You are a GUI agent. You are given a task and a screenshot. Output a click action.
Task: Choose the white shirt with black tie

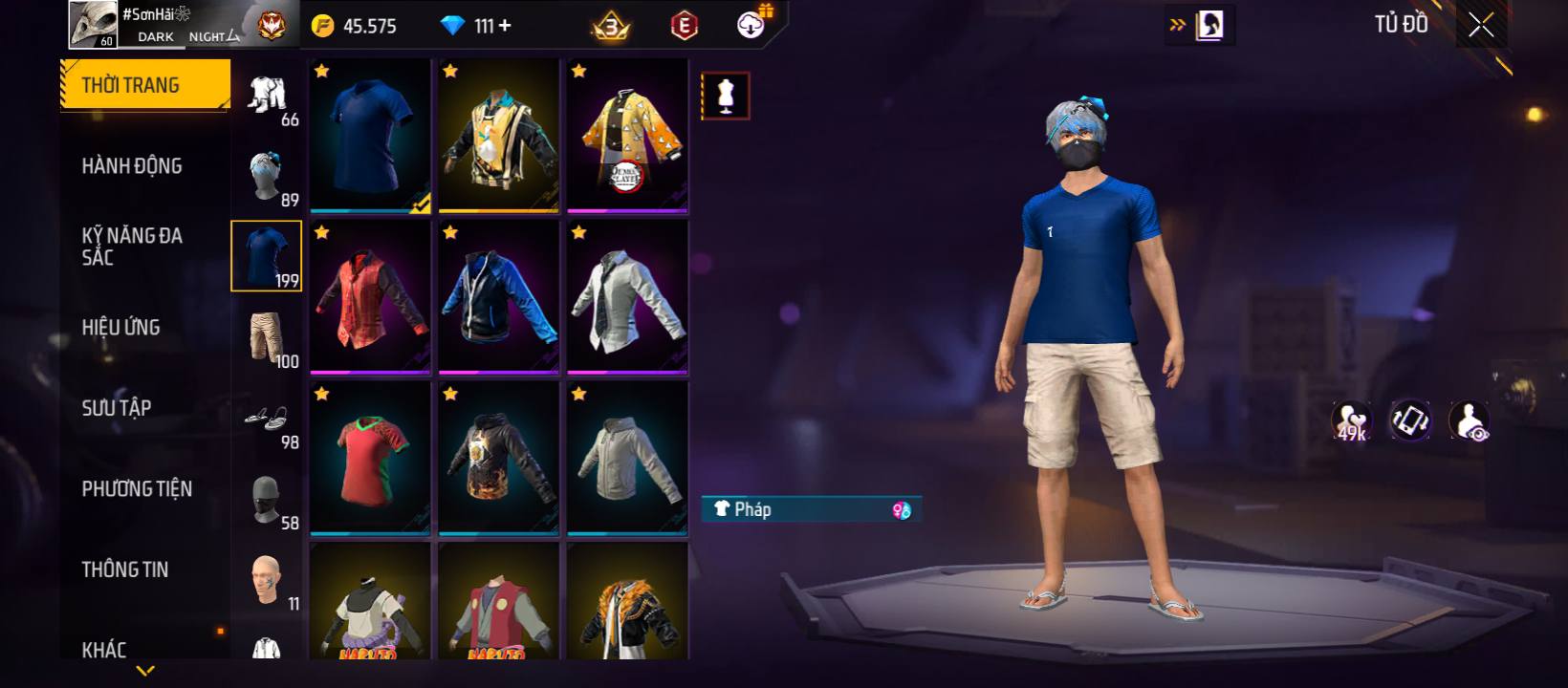pyautogui.click(x=627, y=297)
